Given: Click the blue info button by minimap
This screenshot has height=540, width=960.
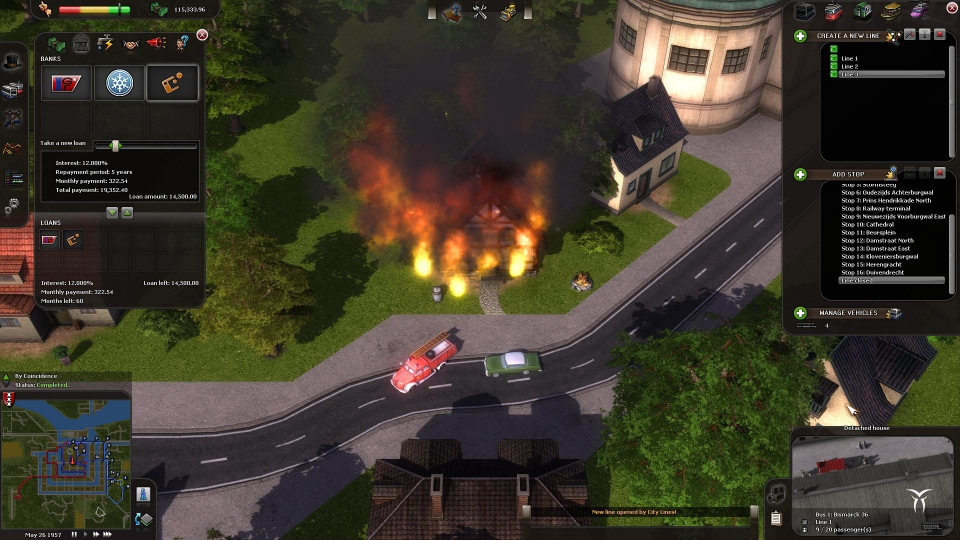Looking at the screenshot, I should pyautogui.click(x=143, y=494).
